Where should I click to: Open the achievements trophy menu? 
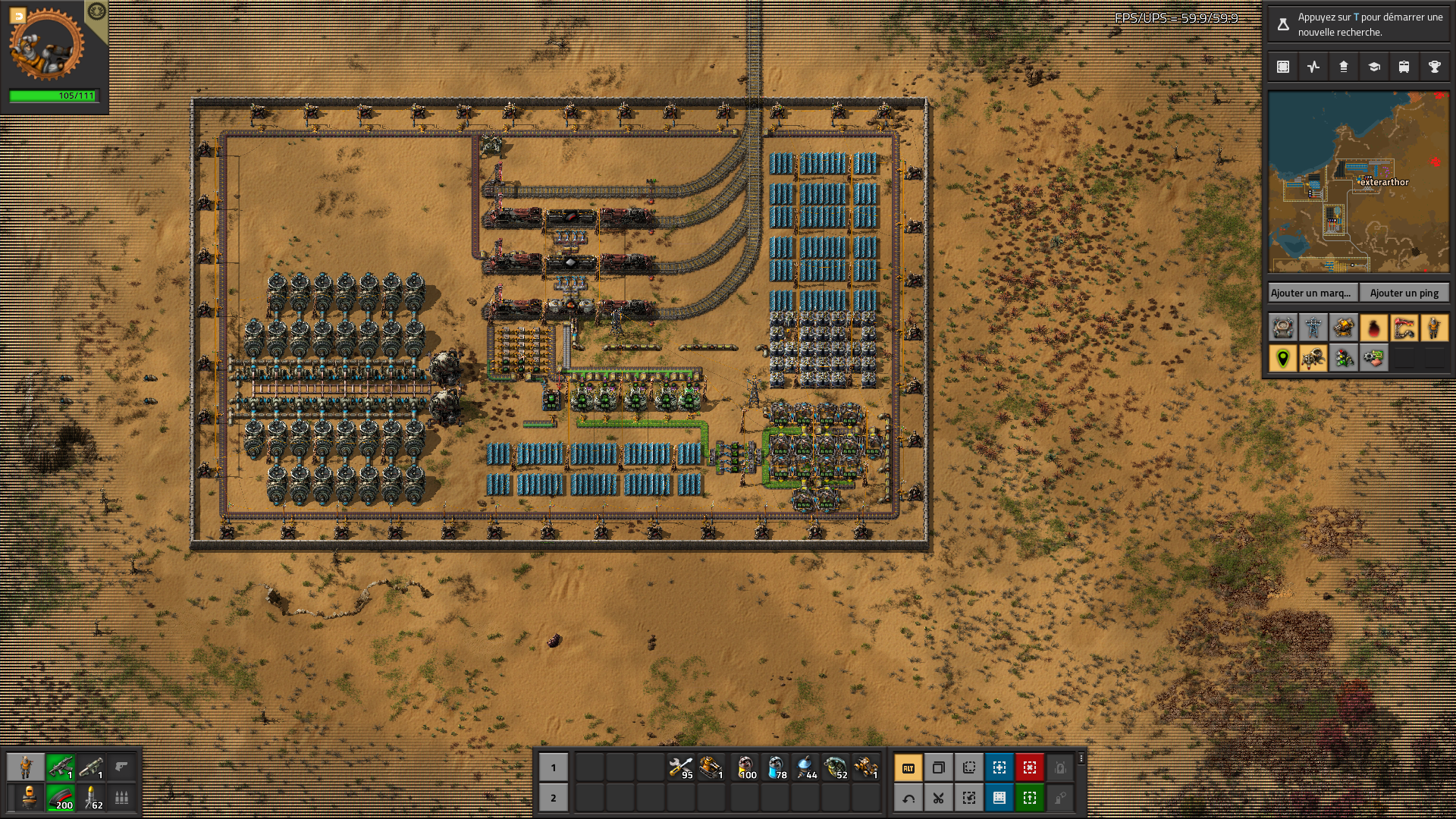click(x=1435, y=67)
